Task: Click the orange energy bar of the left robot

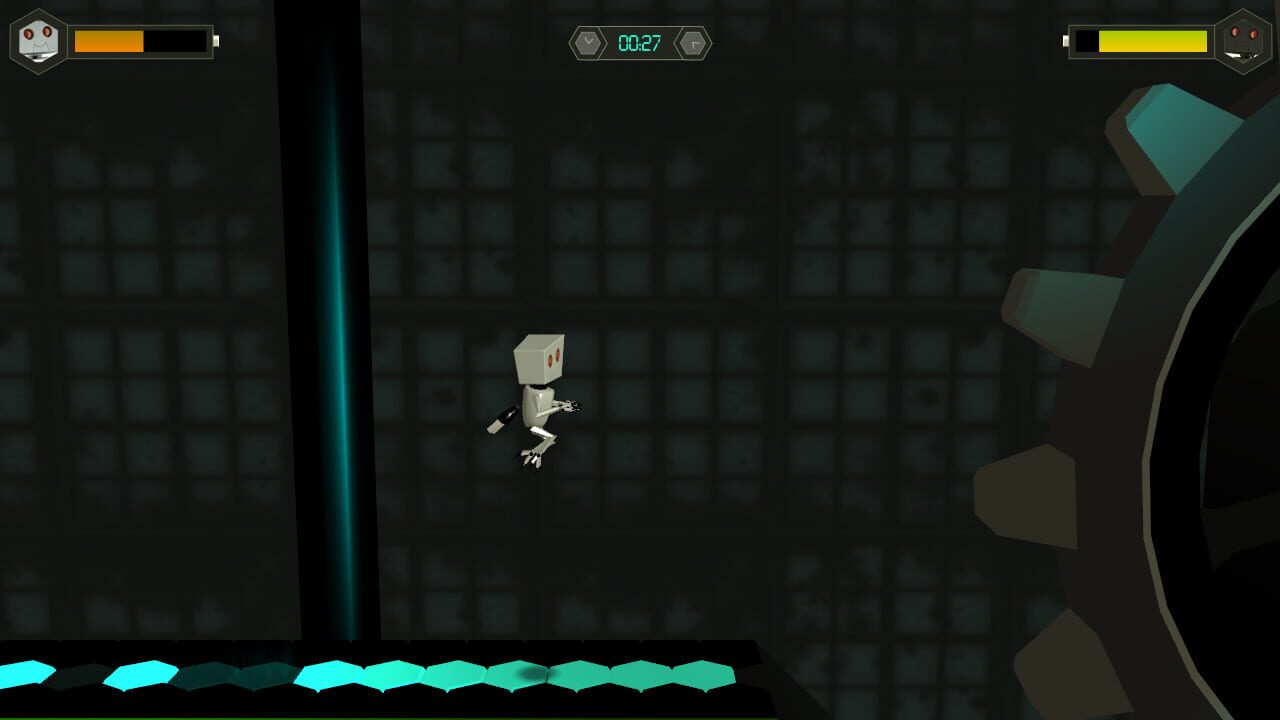Action: [x=108, y=42]
